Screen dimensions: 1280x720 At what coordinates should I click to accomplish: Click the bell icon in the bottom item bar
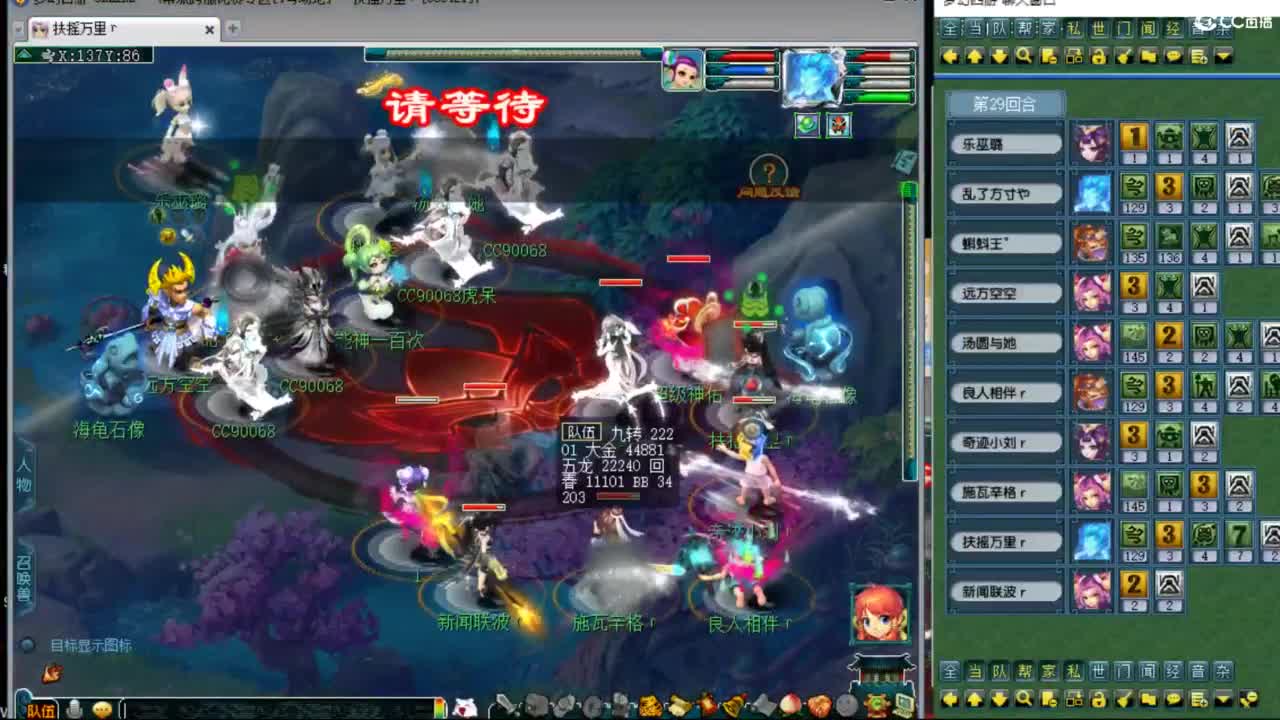pyautogui.click(x=733, y=705)
